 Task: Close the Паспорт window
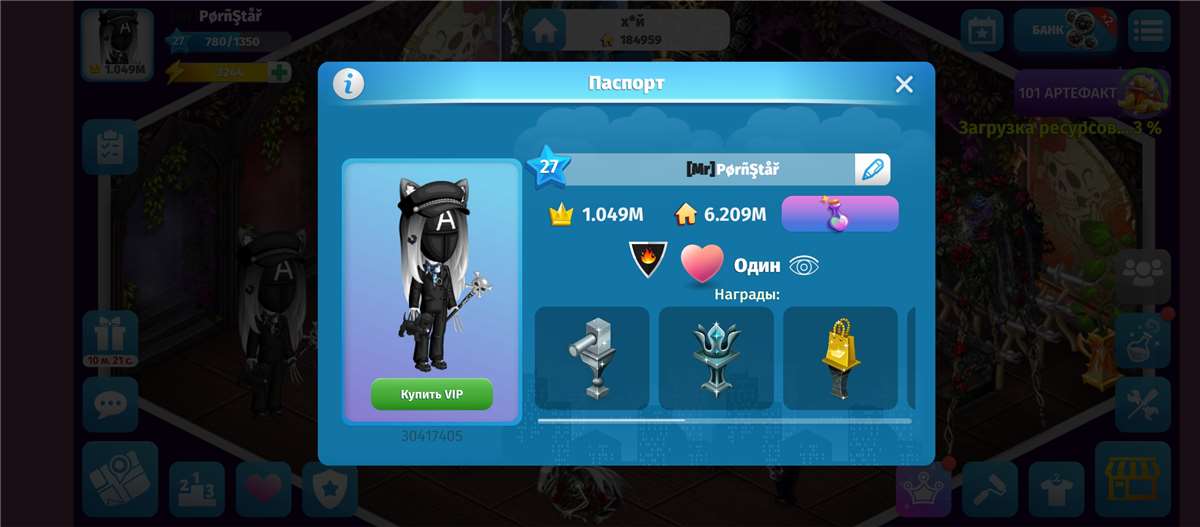click(x=904, y=84)
